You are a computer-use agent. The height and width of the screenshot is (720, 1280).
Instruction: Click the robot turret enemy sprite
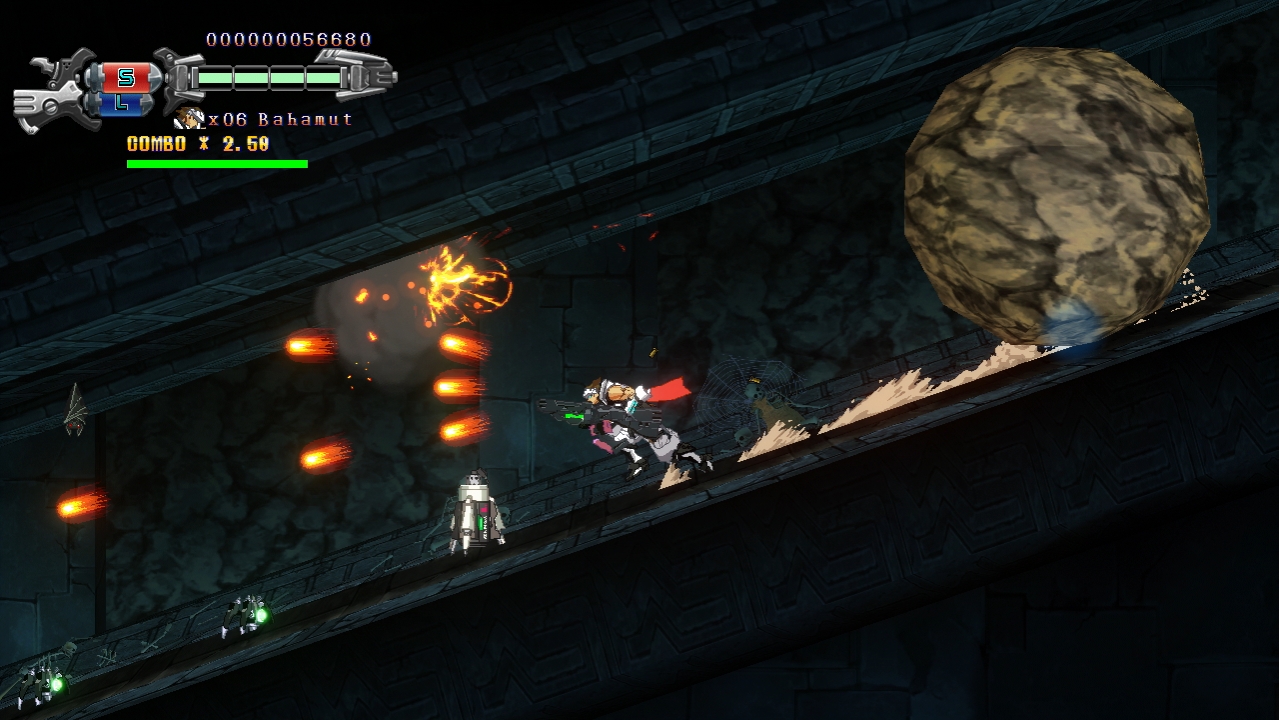(x=475, y=510)
